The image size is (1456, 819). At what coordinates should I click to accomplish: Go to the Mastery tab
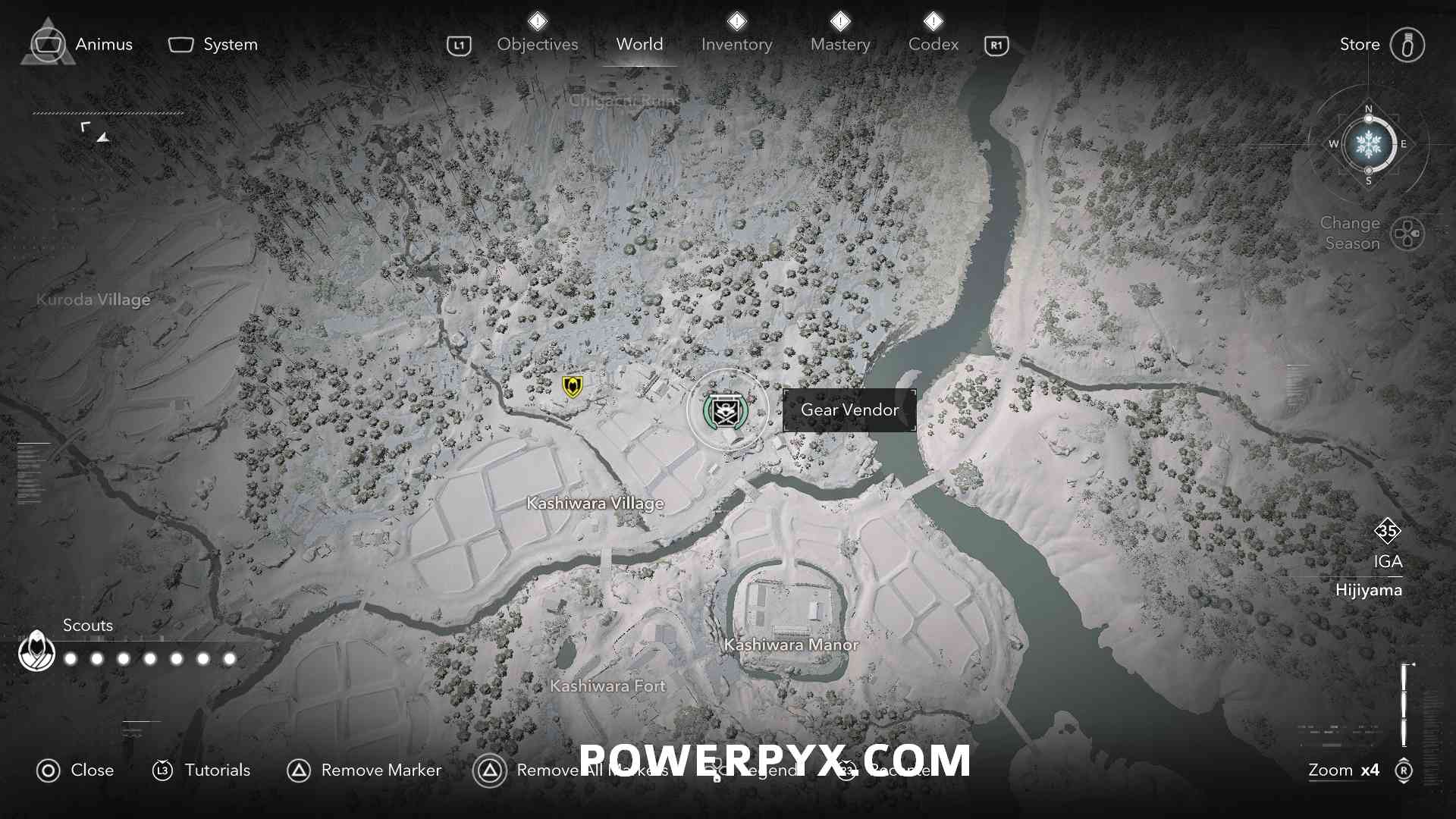pyautogui.click(x=840, y=45)
